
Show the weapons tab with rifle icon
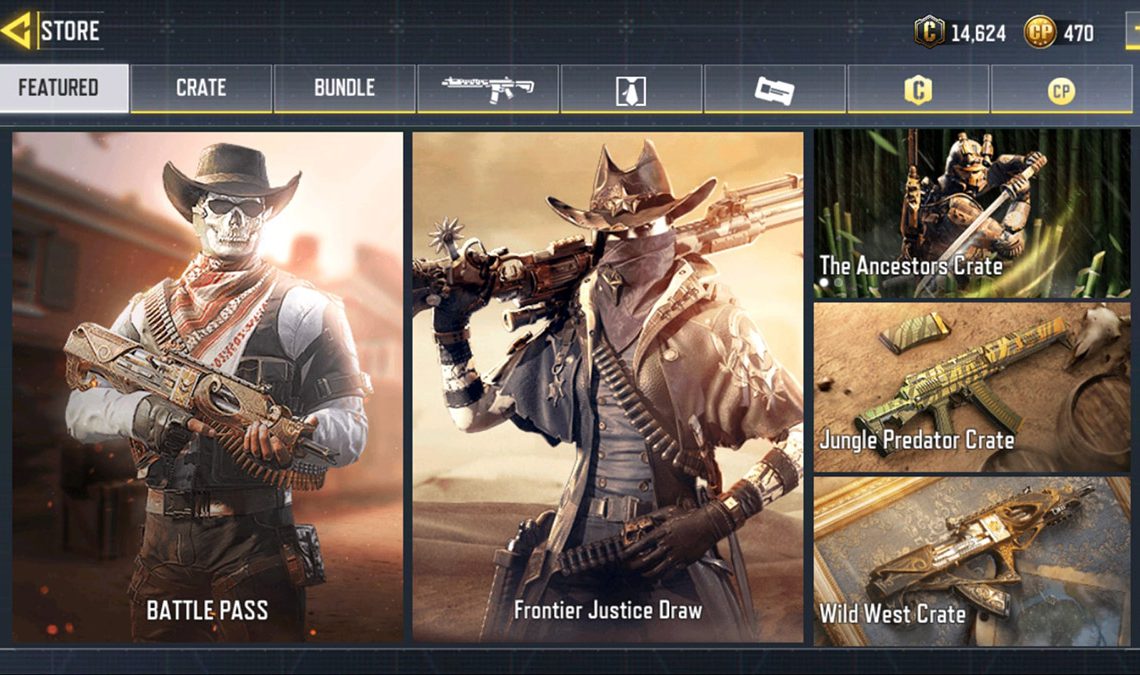488,89
